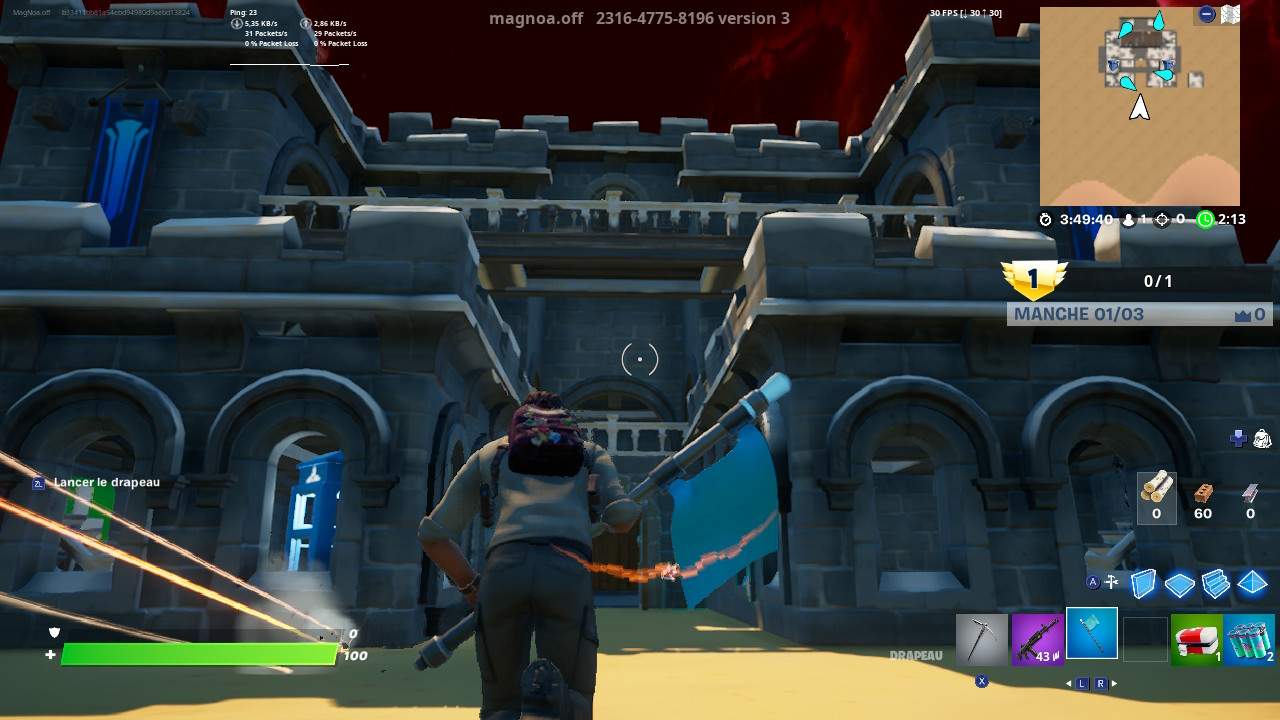Click the crosshair eliminations icon showing 0
This screenshot has height=720, width=1280.
[x=1162, y=220]
